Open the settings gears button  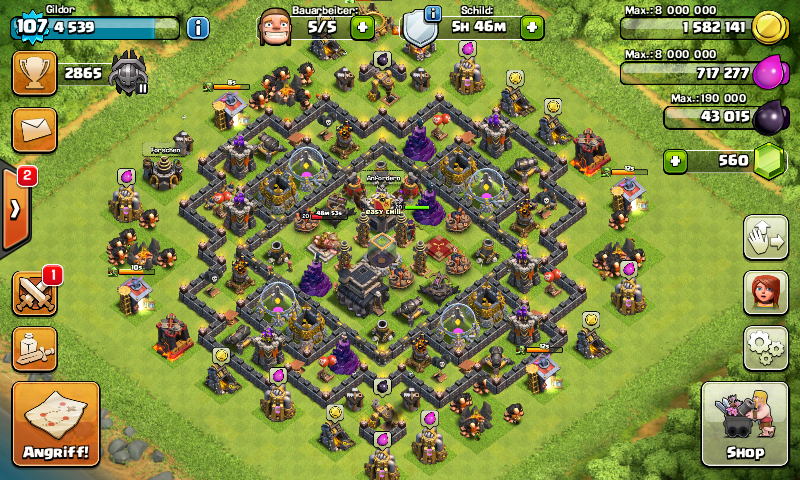tap(765, 347)
